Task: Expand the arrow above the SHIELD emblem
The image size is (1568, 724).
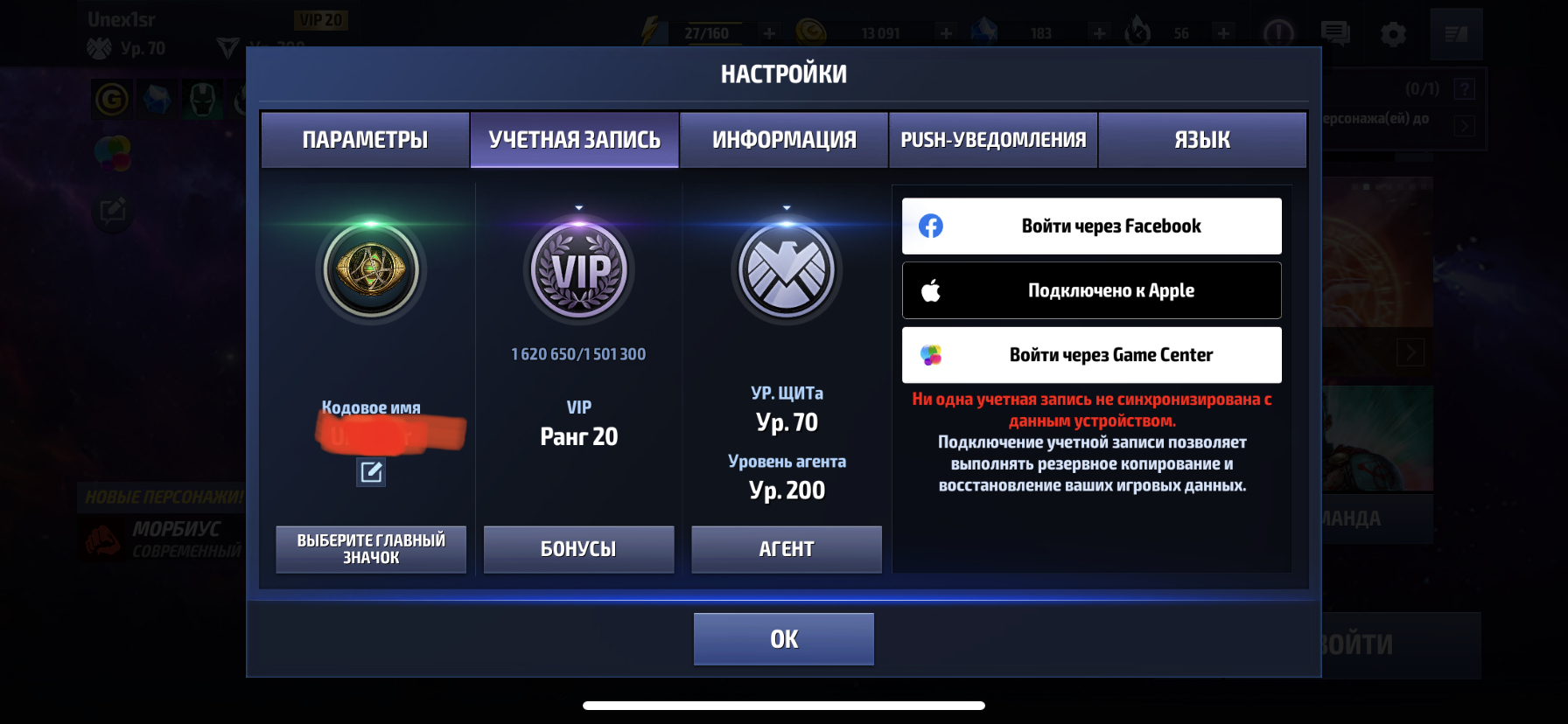Action: click(786, 209)
